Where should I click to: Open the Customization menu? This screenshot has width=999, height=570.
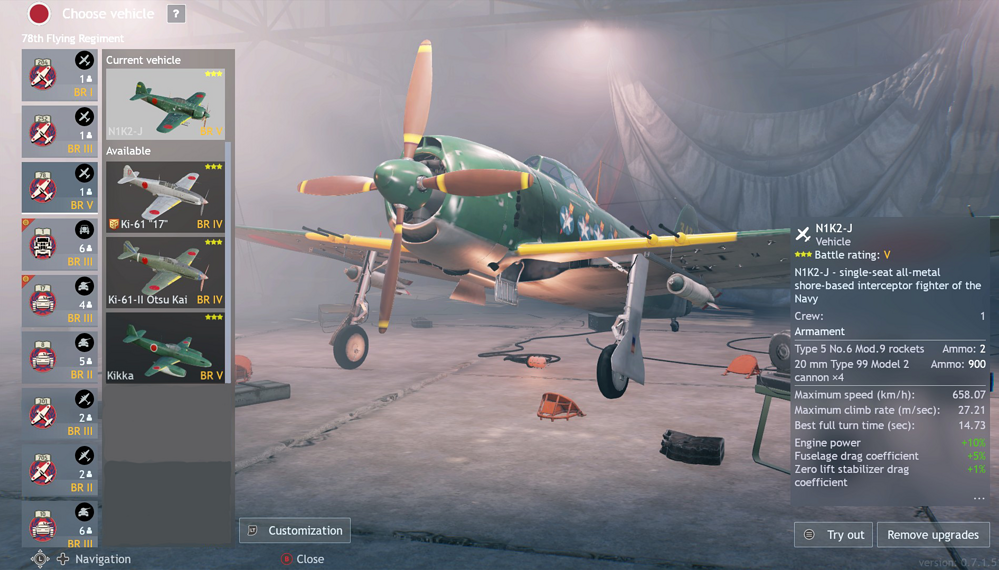pos(295,531)
